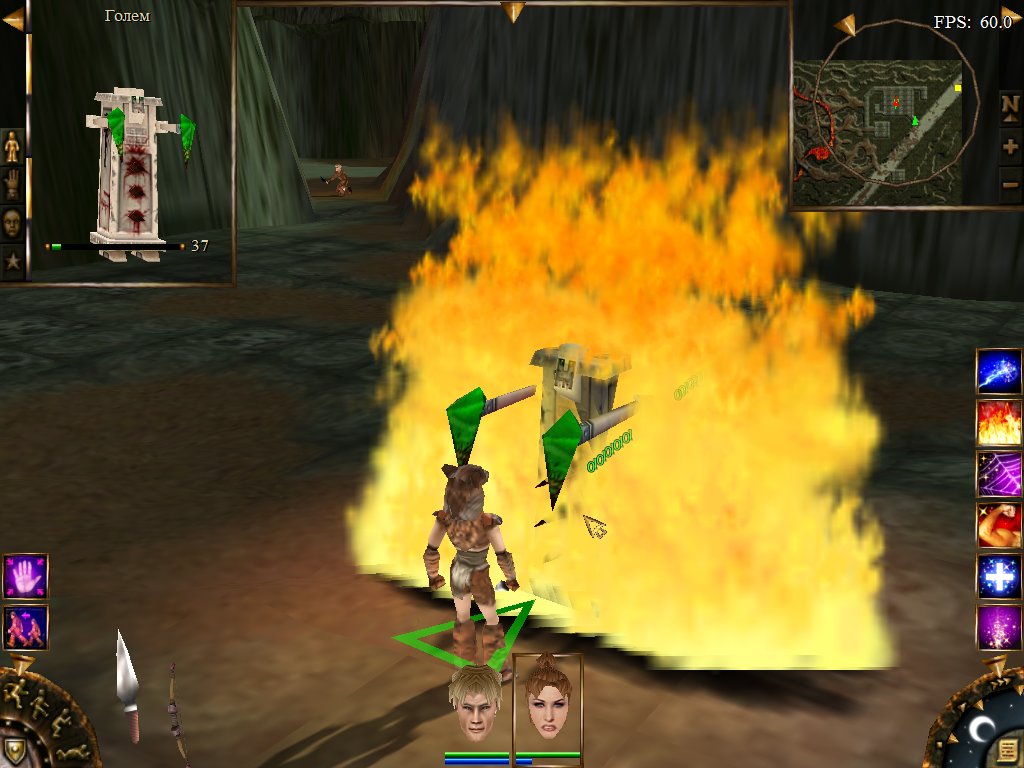1024x768 pixels.
Task: Open the face panel tab
Action: point(12,223)
